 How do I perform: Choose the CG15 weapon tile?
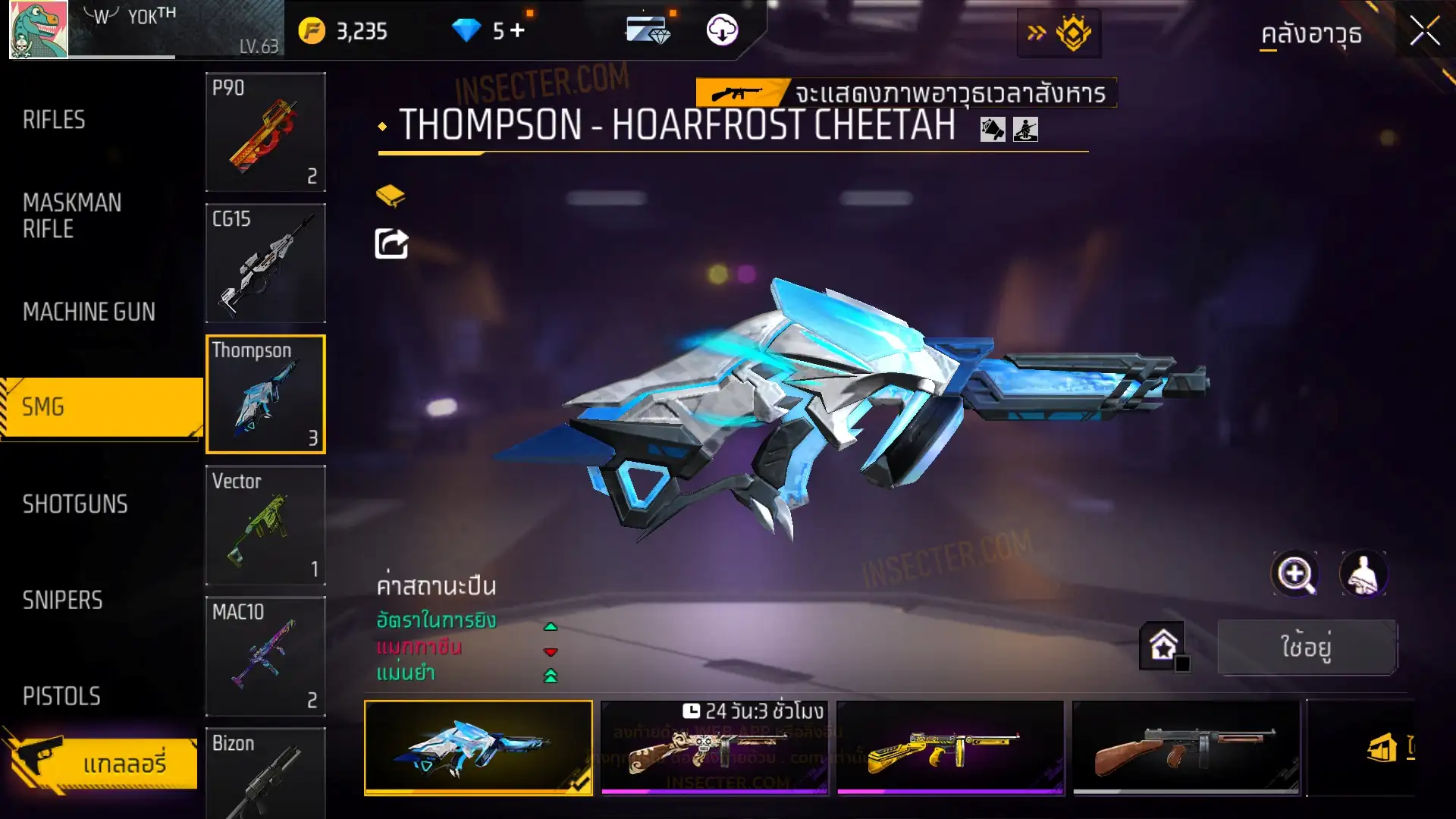(x=265, y=263)
